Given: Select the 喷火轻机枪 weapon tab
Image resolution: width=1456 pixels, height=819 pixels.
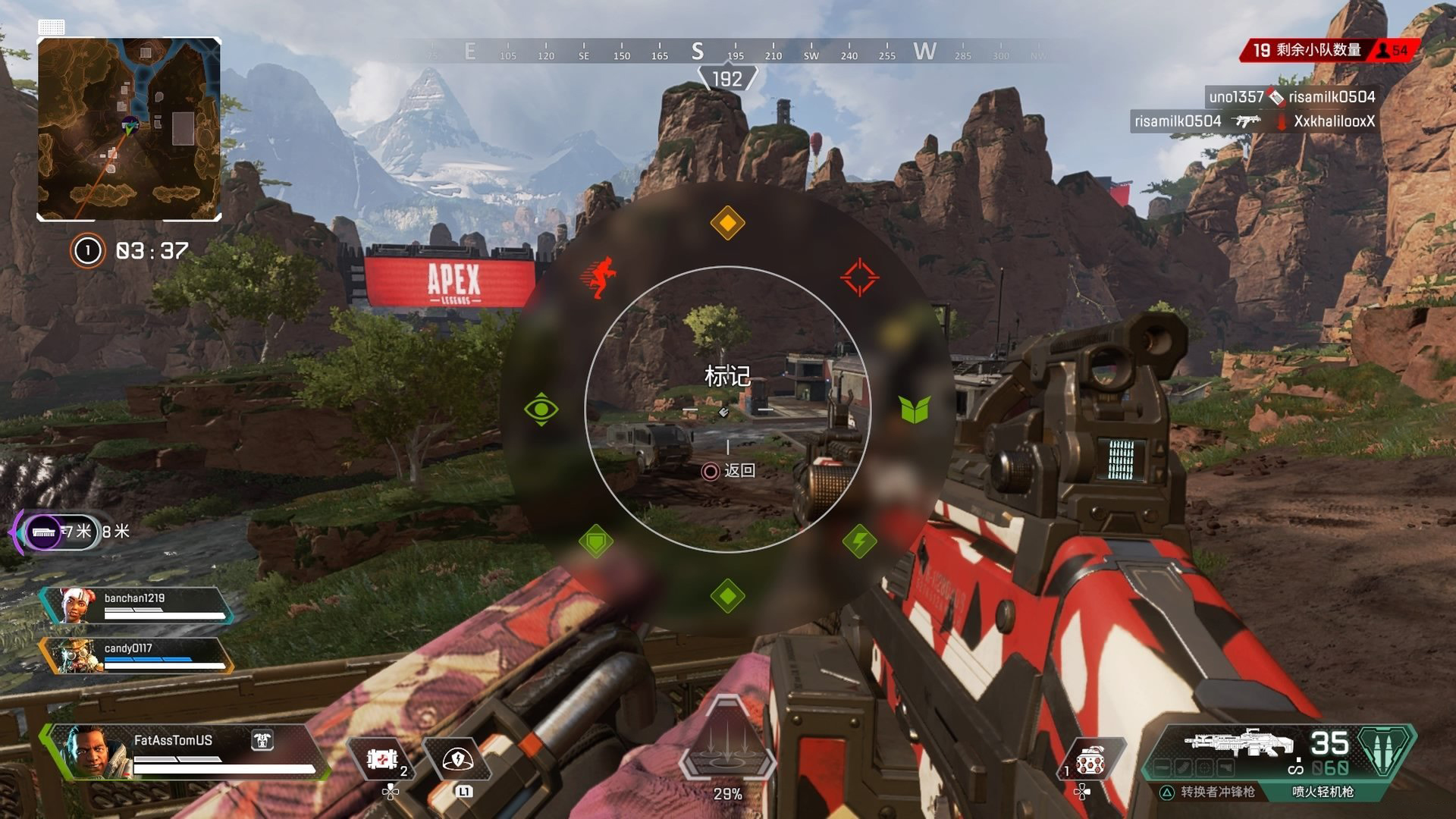Looking at the screenshot, I should pos(1323,792).
